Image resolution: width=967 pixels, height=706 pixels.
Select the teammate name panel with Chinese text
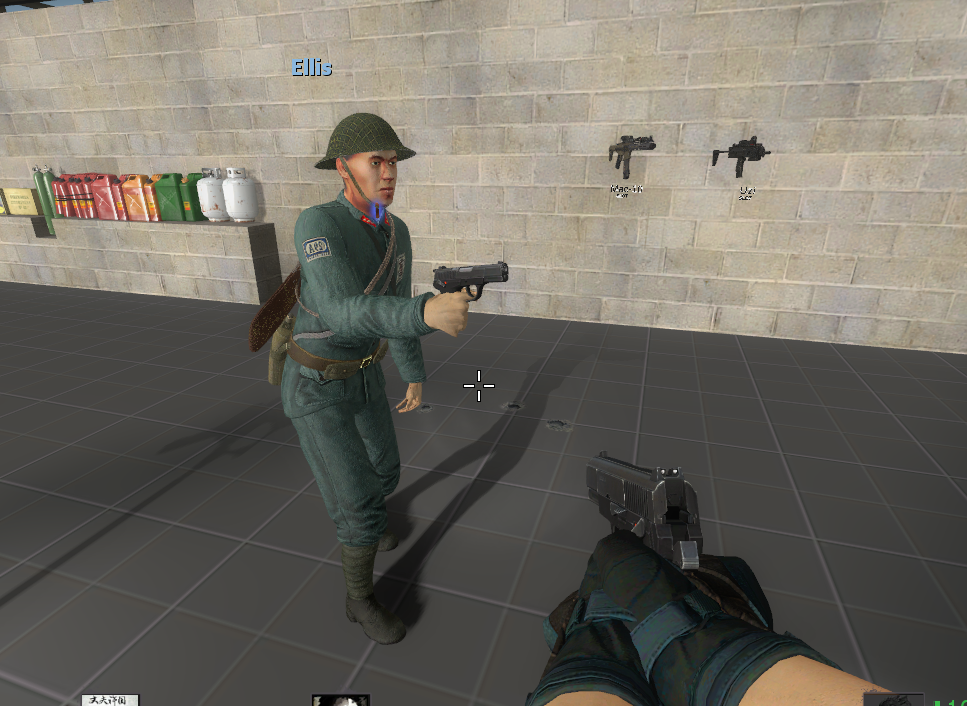(110, 700)
